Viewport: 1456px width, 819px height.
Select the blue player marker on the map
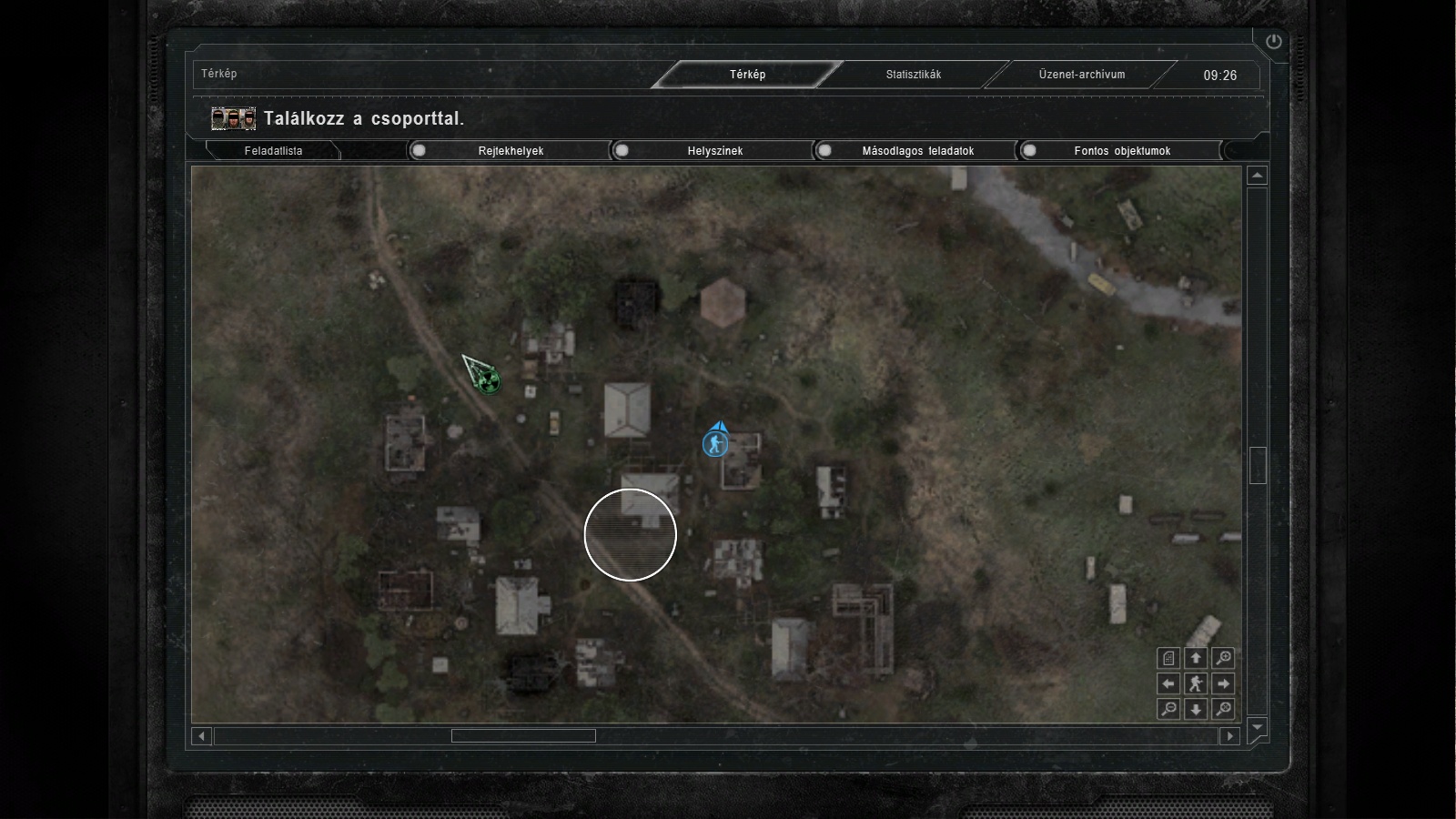(715, 443)
